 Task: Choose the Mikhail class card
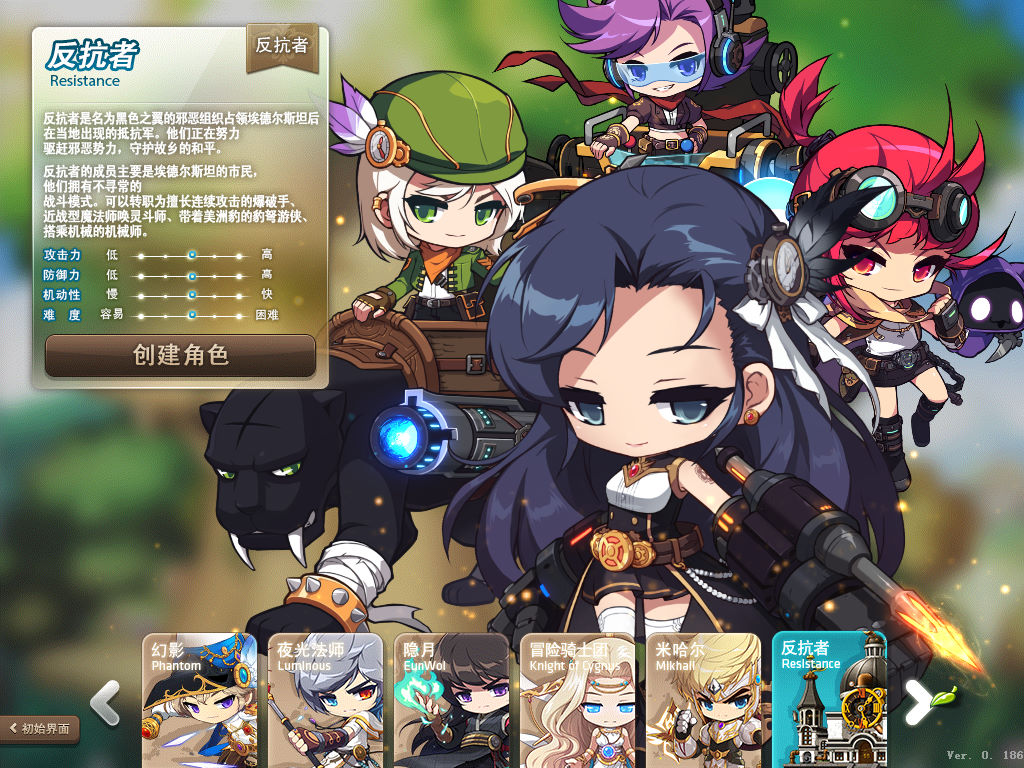pos(703,700)
